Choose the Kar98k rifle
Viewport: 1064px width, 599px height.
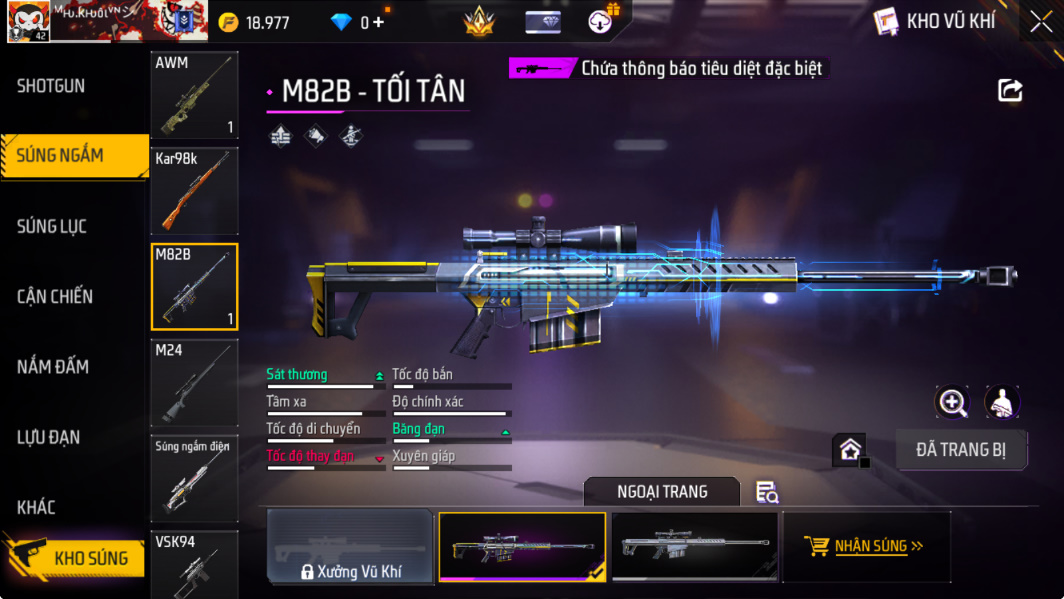click(x=194, y=191)
